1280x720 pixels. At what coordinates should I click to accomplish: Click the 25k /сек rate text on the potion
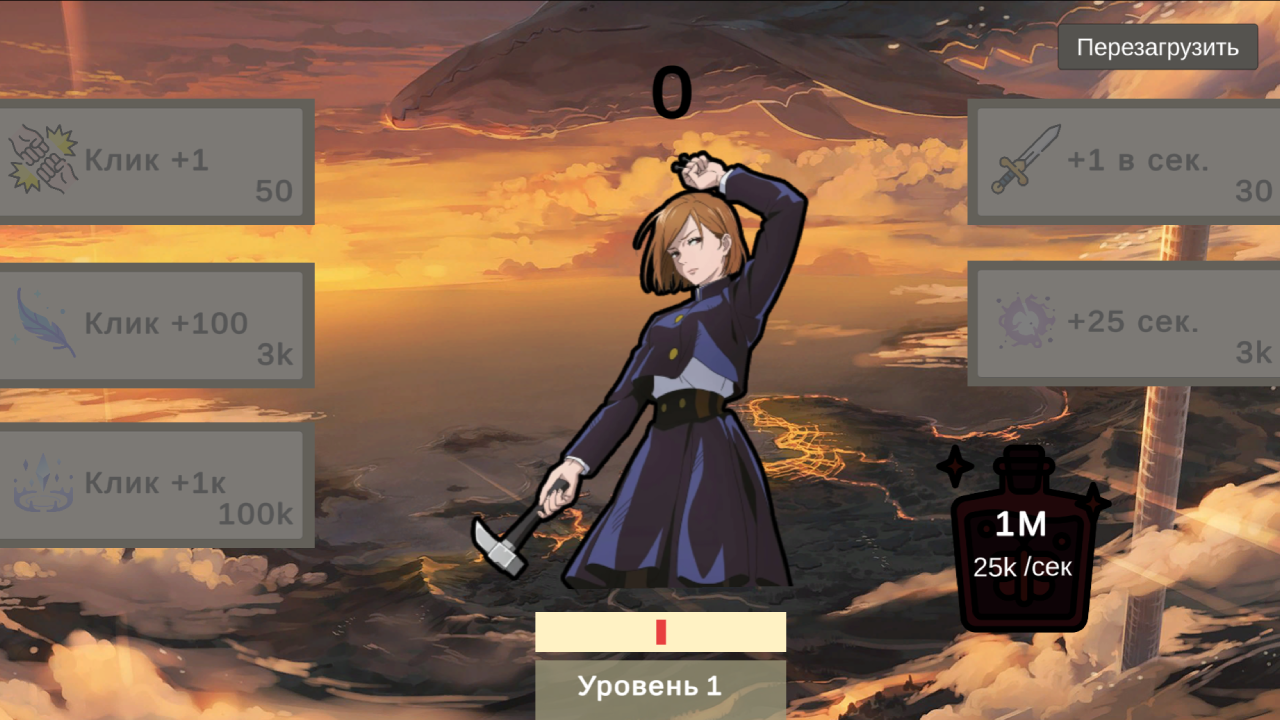pyautogui.click(x=1021, y=565)
